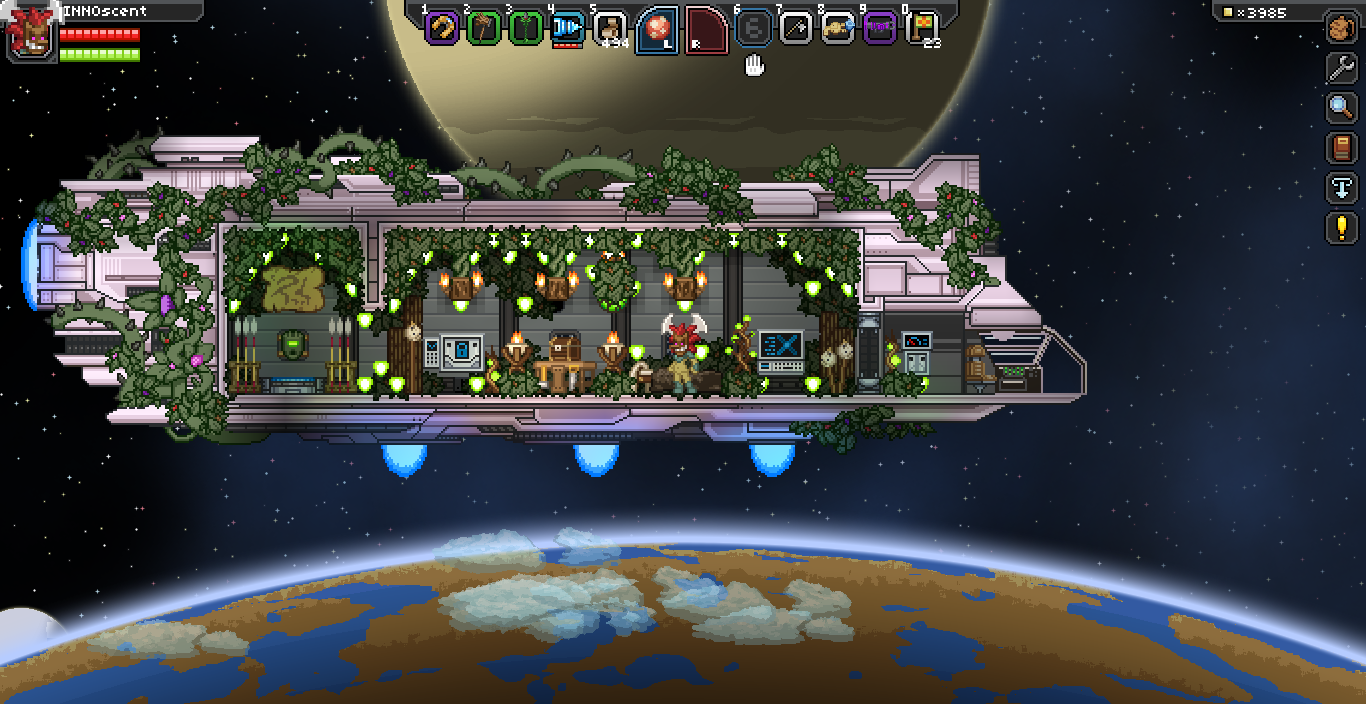Open the quest log exclamation icon
The width and height of the screenshot is (1366, 704).
point(1341,228)
